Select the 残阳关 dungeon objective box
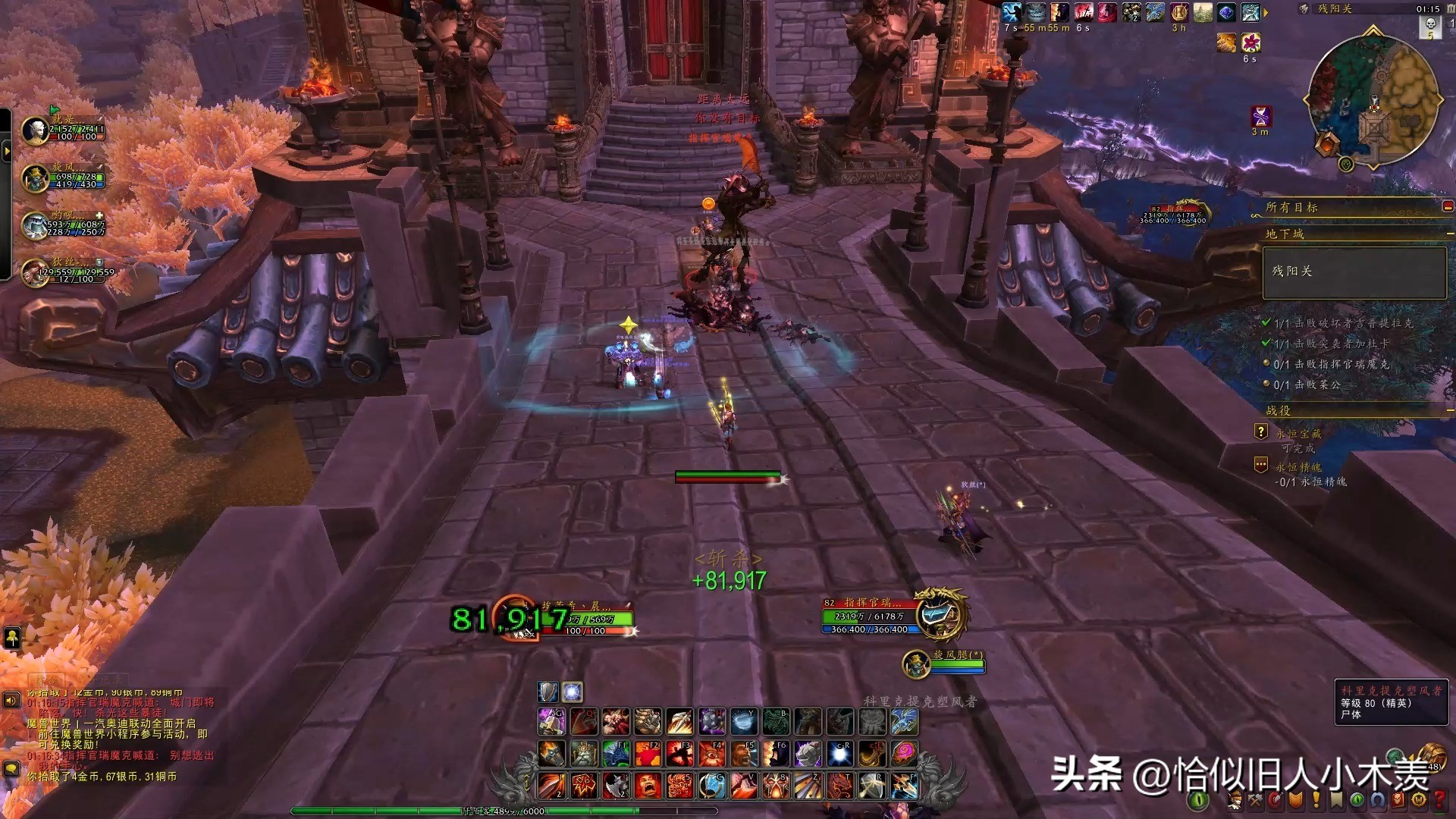Viewport: 1456px width, 819px height. click(x=1354, y=271)
